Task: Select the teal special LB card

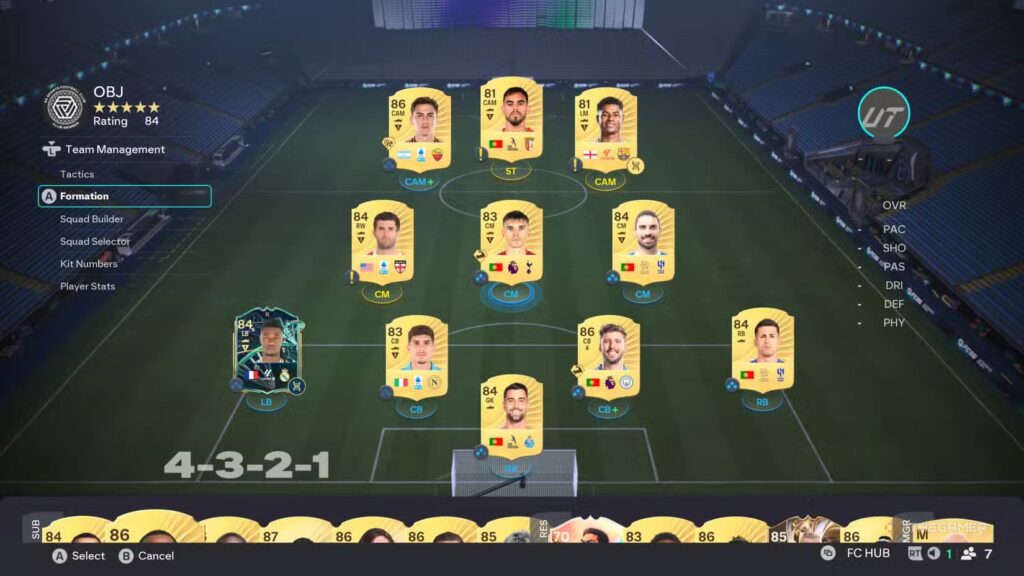Action: tap(267, 350)
